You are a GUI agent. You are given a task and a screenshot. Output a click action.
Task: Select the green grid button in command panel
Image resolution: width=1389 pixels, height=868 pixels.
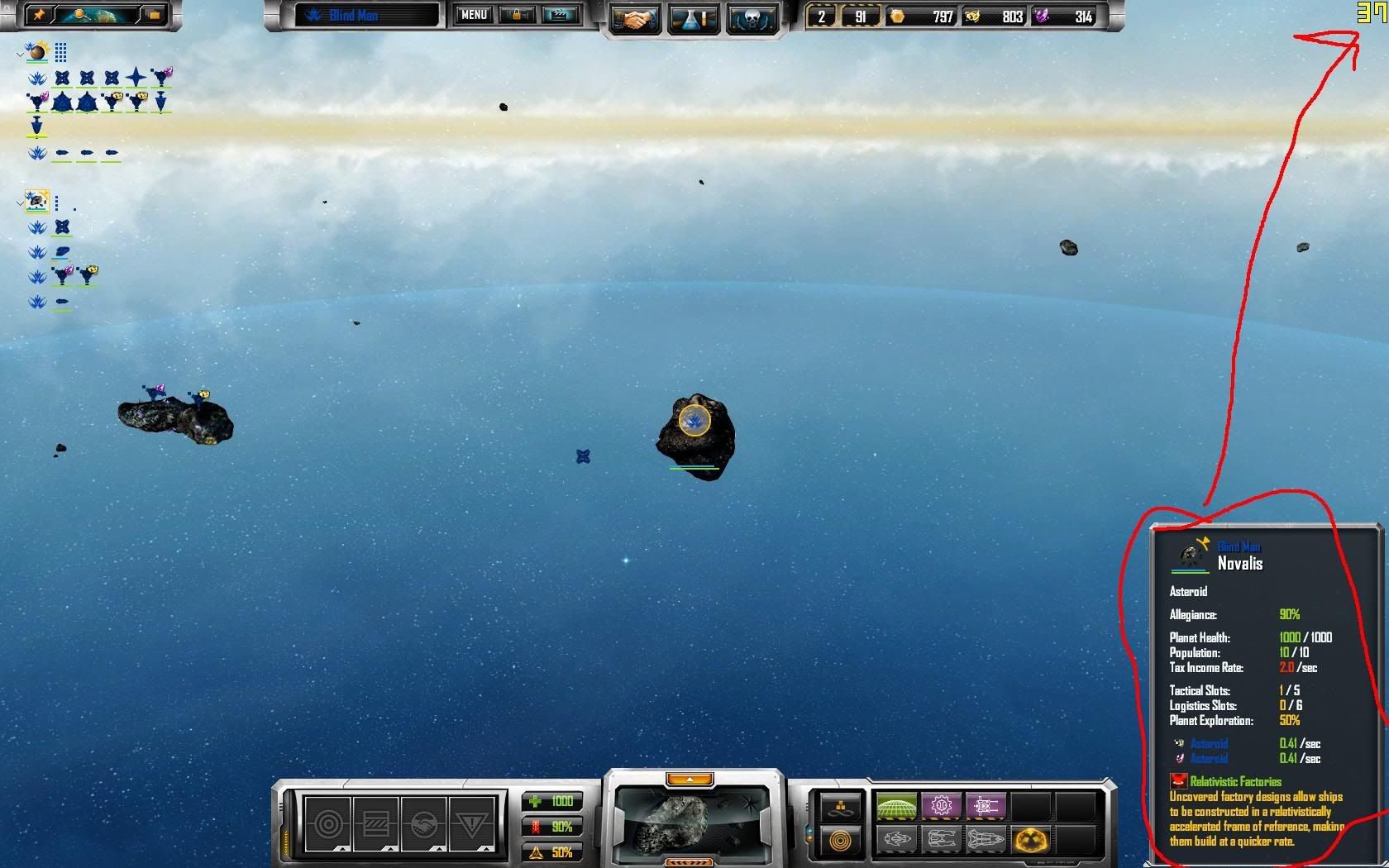(896, 805)
